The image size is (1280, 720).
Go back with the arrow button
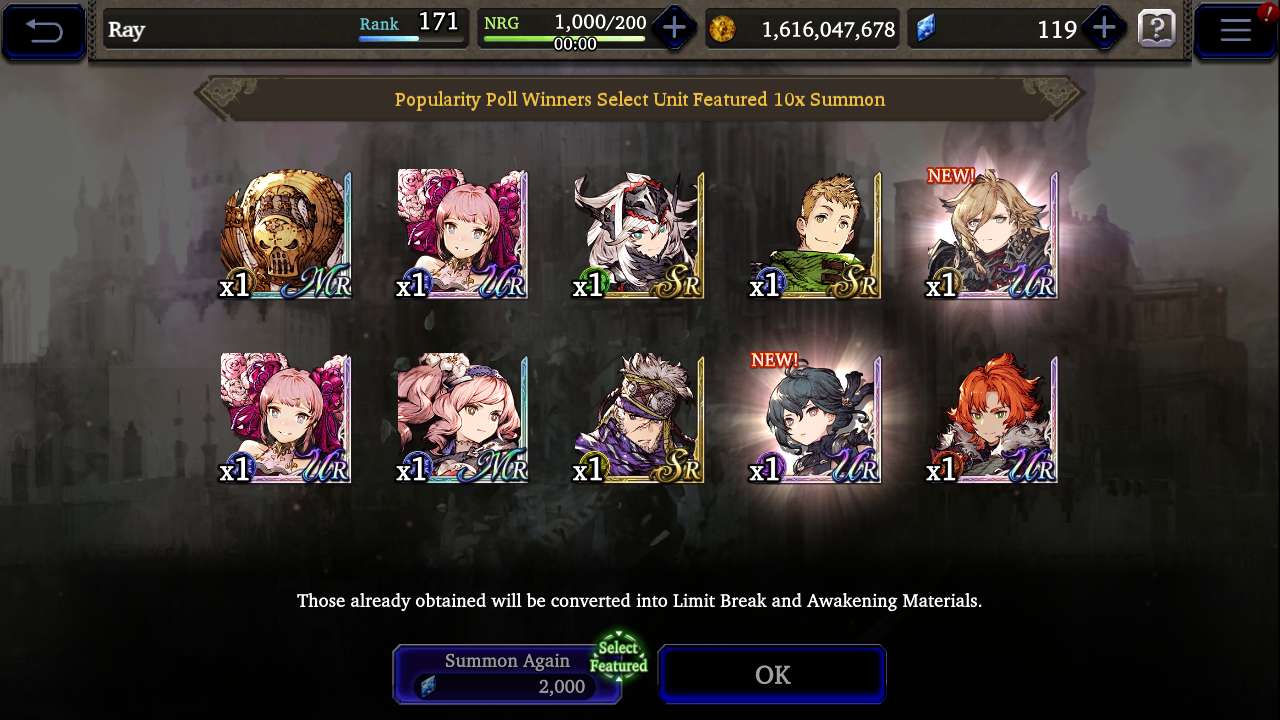(x=44, y=31)
